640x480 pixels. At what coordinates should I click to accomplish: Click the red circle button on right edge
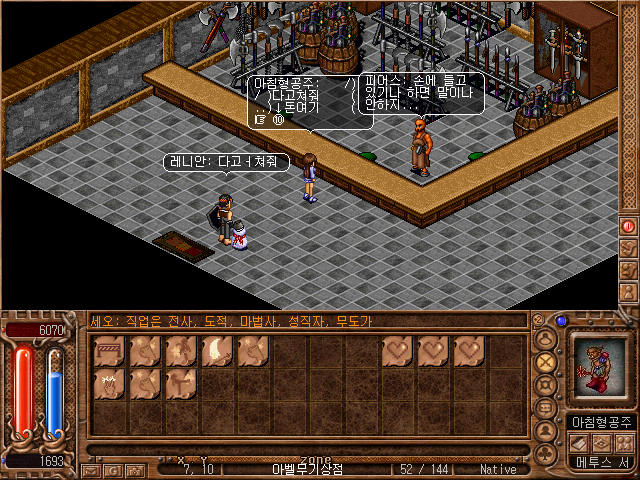[629, 226]
